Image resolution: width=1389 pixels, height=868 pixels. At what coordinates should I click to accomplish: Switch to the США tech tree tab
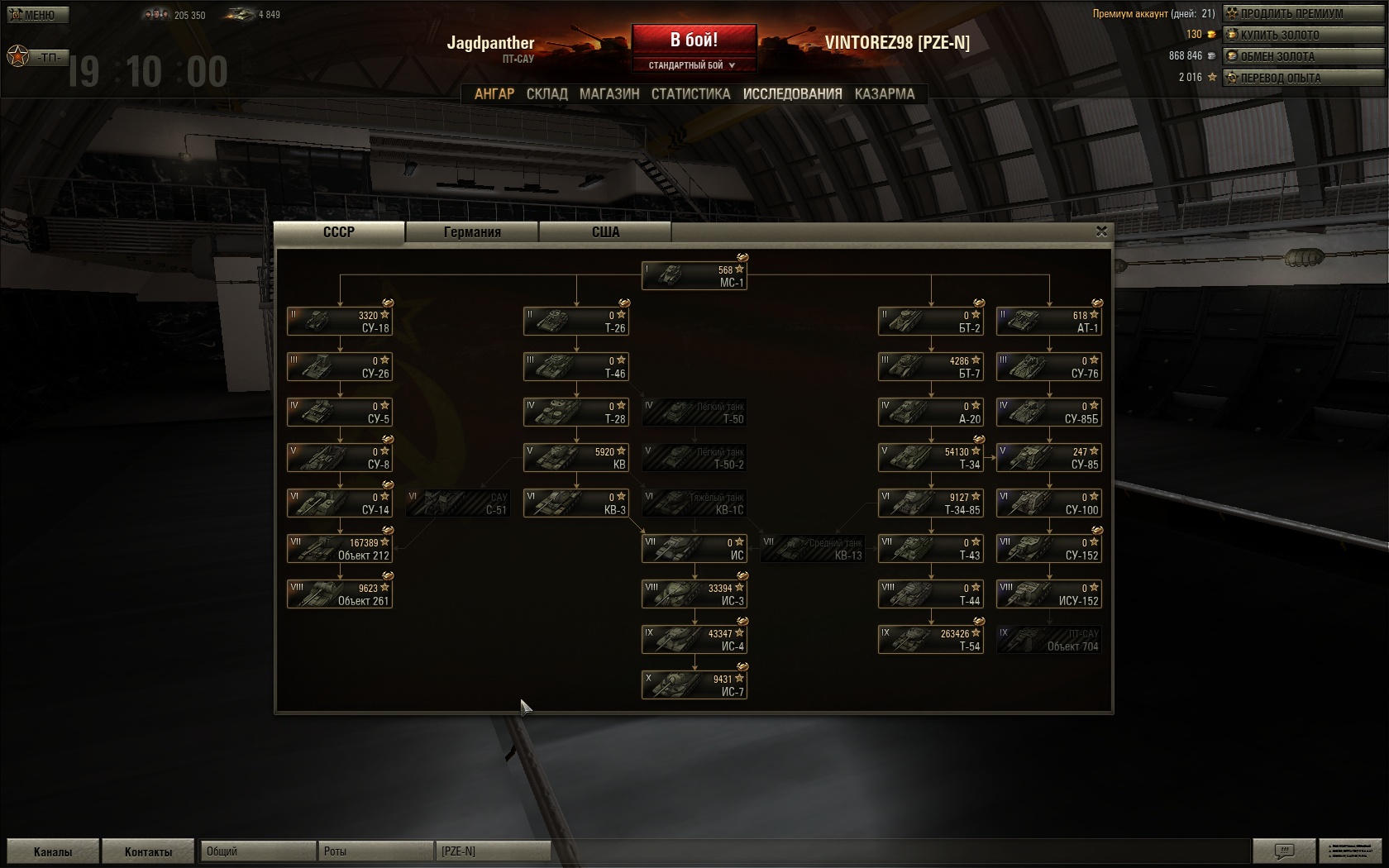605,232
